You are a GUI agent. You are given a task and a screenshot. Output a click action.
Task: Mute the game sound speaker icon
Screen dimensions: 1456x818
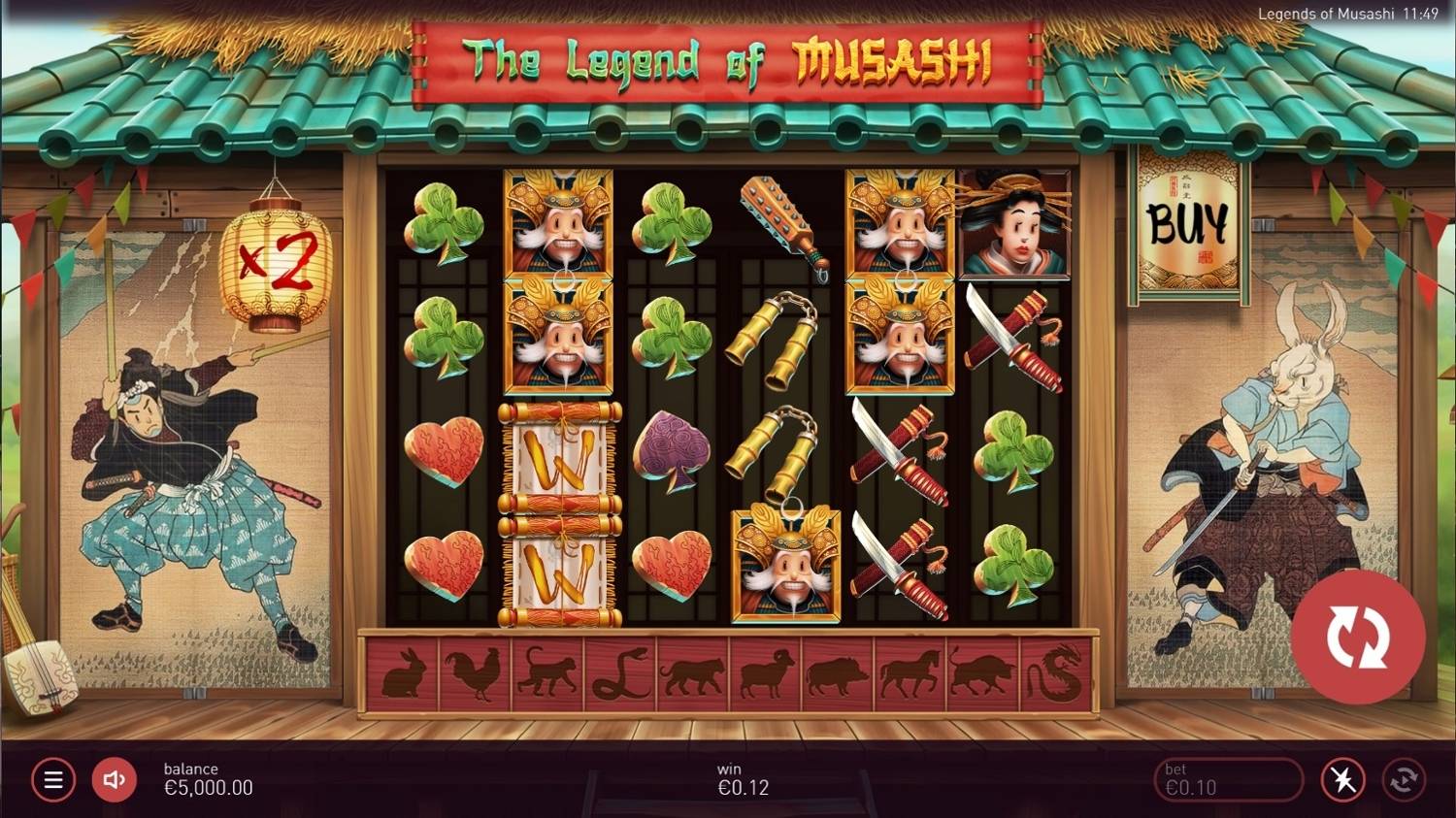[x=114, y=779]
